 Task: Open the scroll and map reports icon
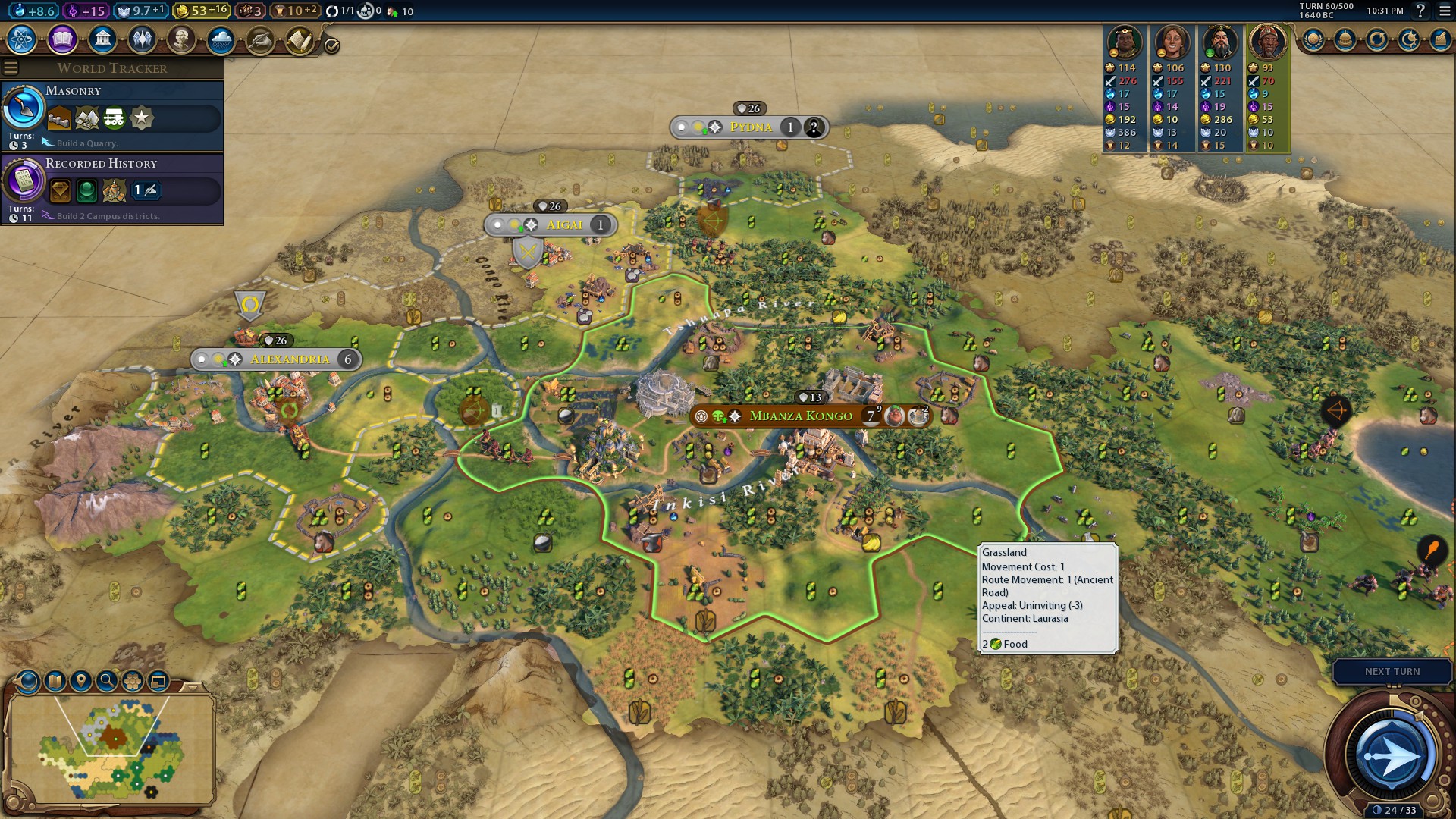click(300, 39)
